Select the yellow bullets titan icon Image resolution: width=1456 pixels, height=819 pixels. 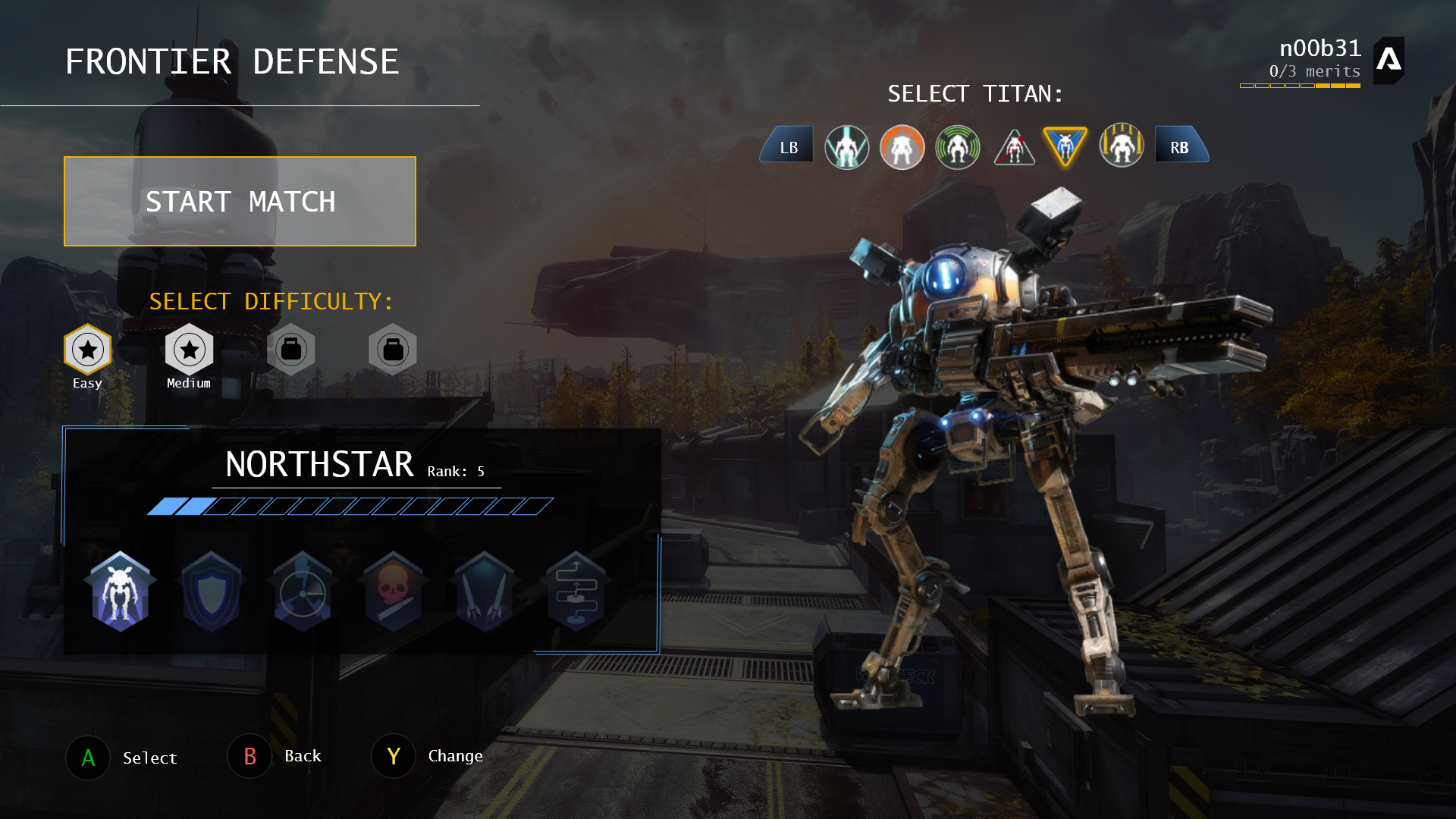[x=1121, y=146]
